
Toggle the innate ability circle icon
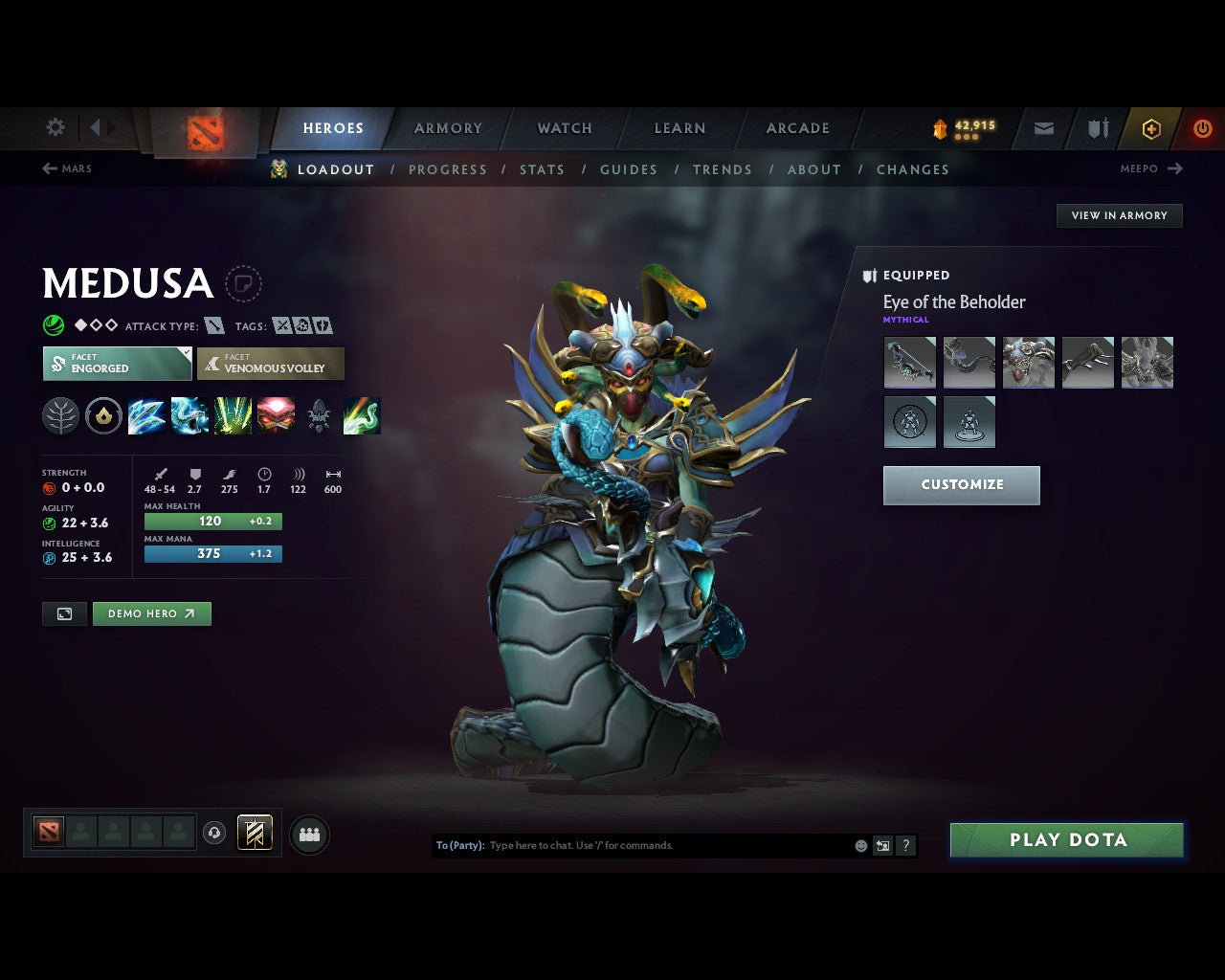click(x=103, y=415)
